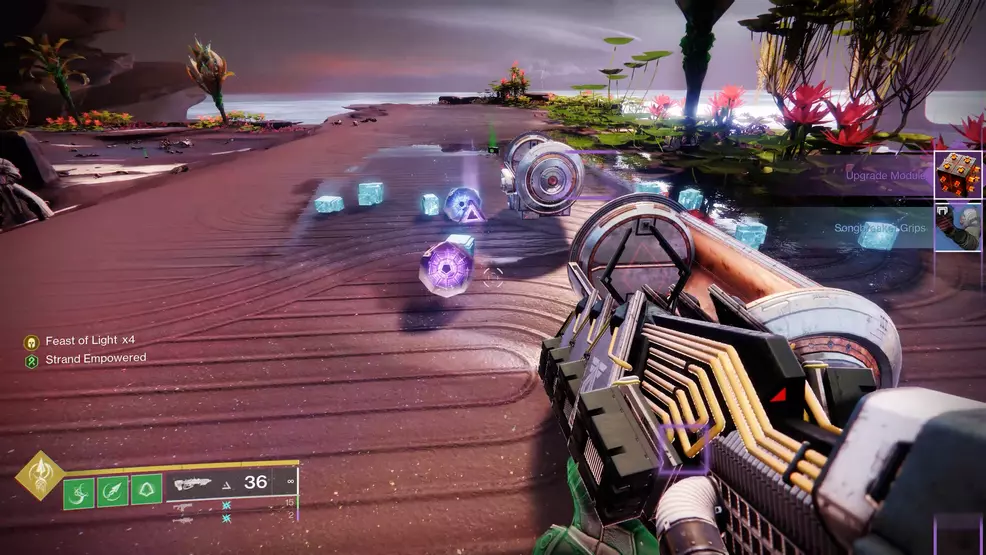986x555 pixels.
Task: Select the green crescent grenade ability icon
Action: click(x=80, y=491)
